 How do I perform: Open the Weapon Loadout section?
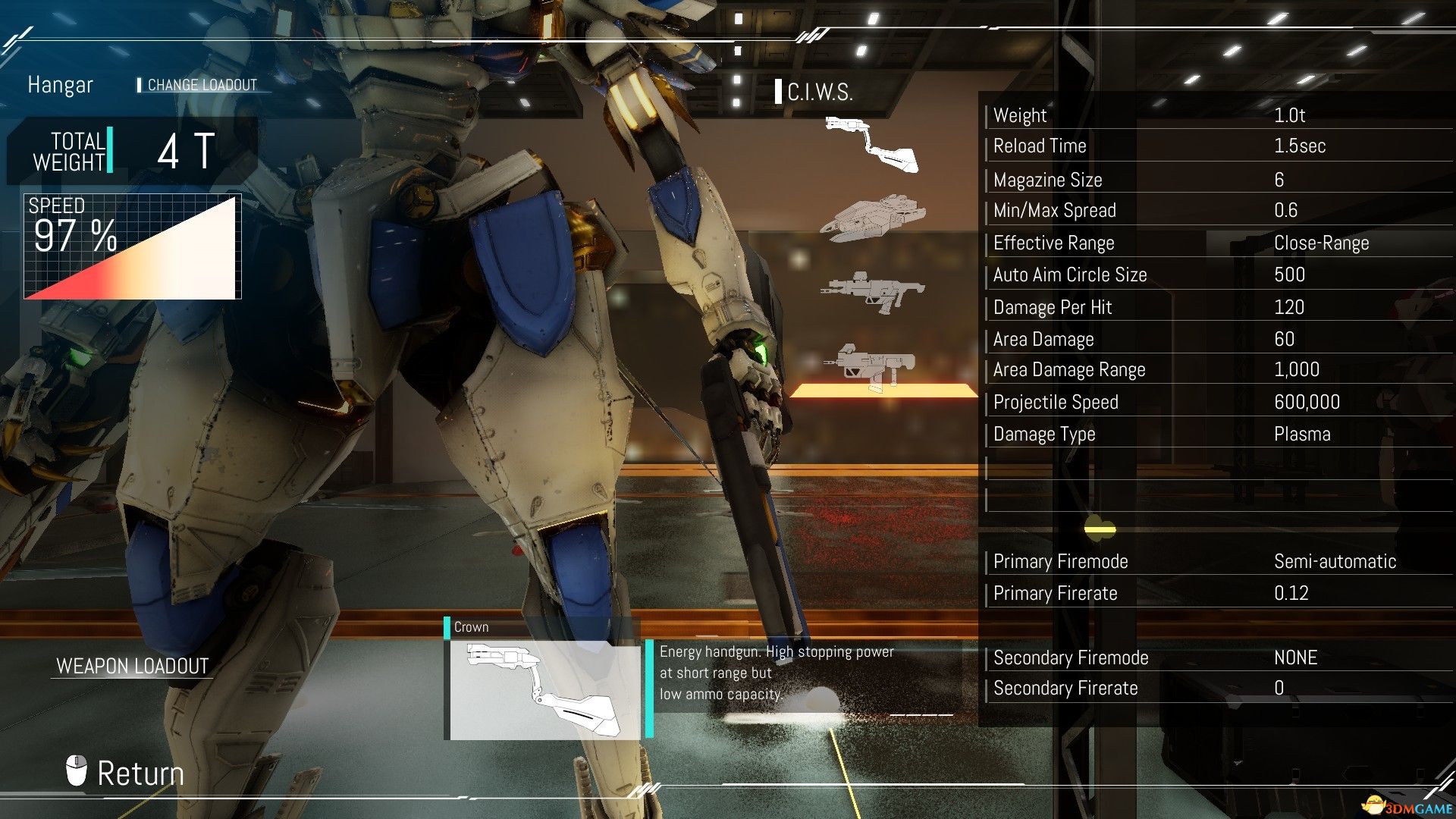click(132, 666)
